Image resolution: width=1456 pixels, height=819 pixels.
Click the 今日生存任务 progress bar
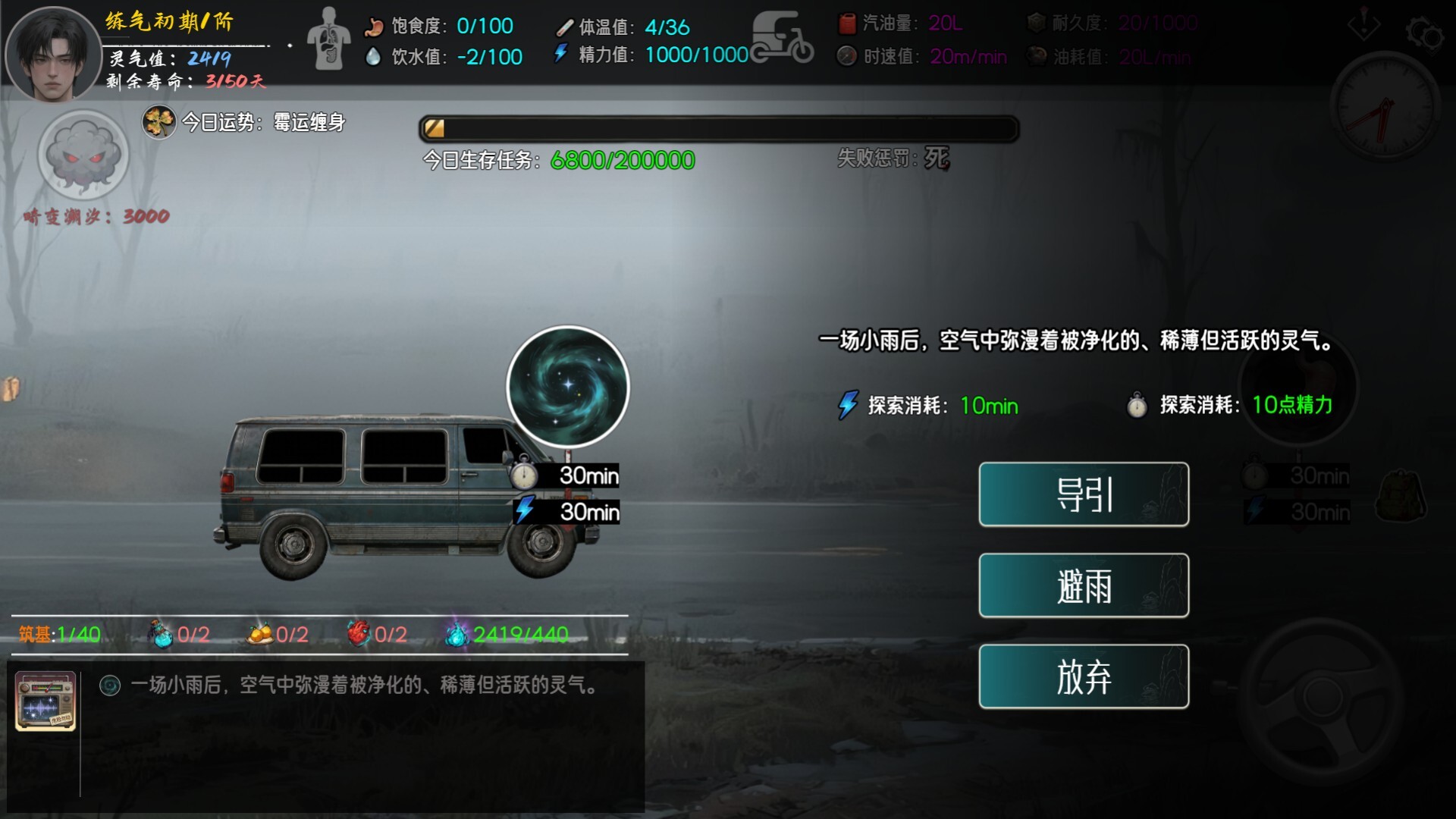tap(719, 128)
